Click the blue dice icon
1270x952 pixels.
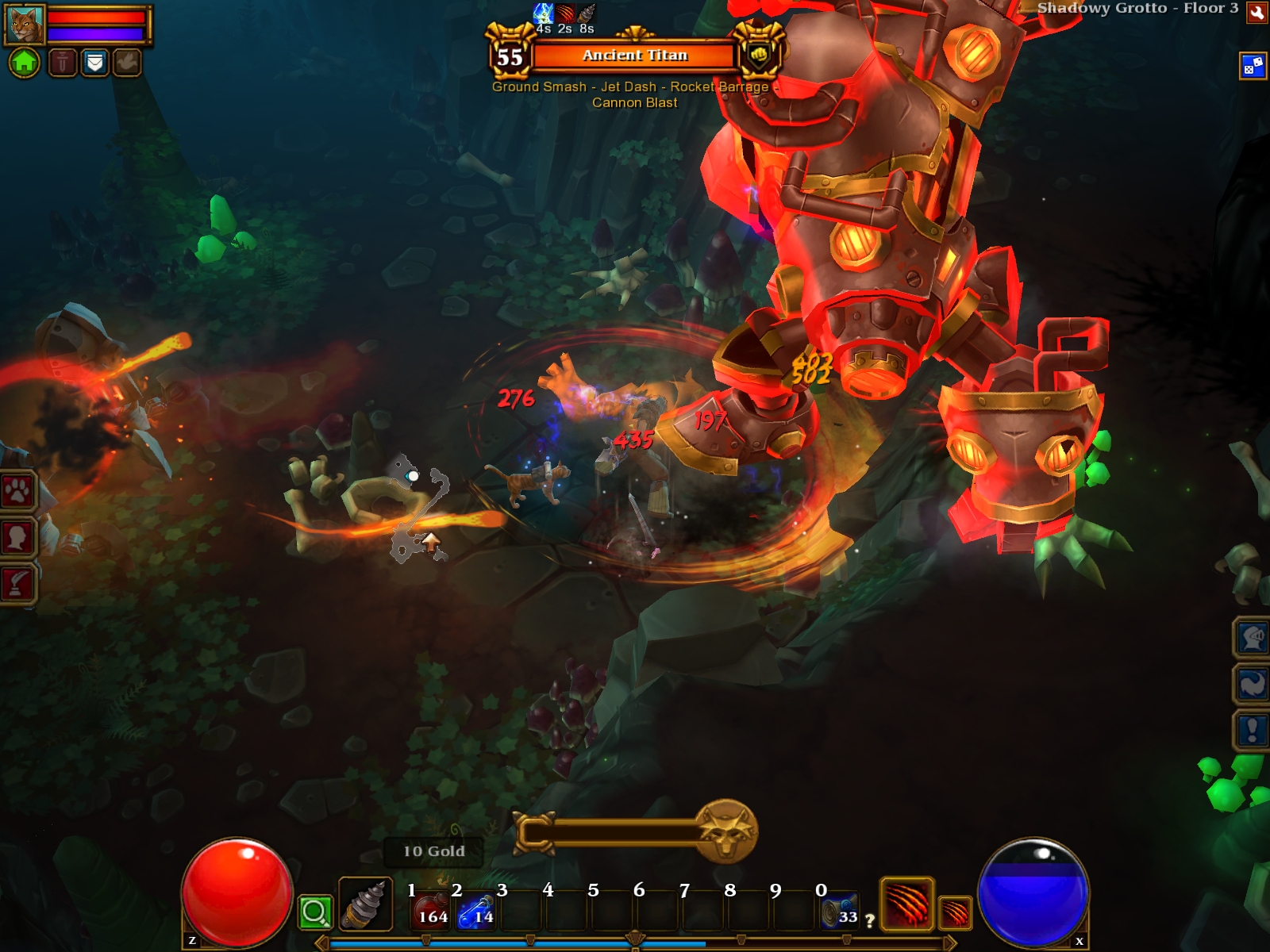pyautogui.click(x=1253, y=66)
